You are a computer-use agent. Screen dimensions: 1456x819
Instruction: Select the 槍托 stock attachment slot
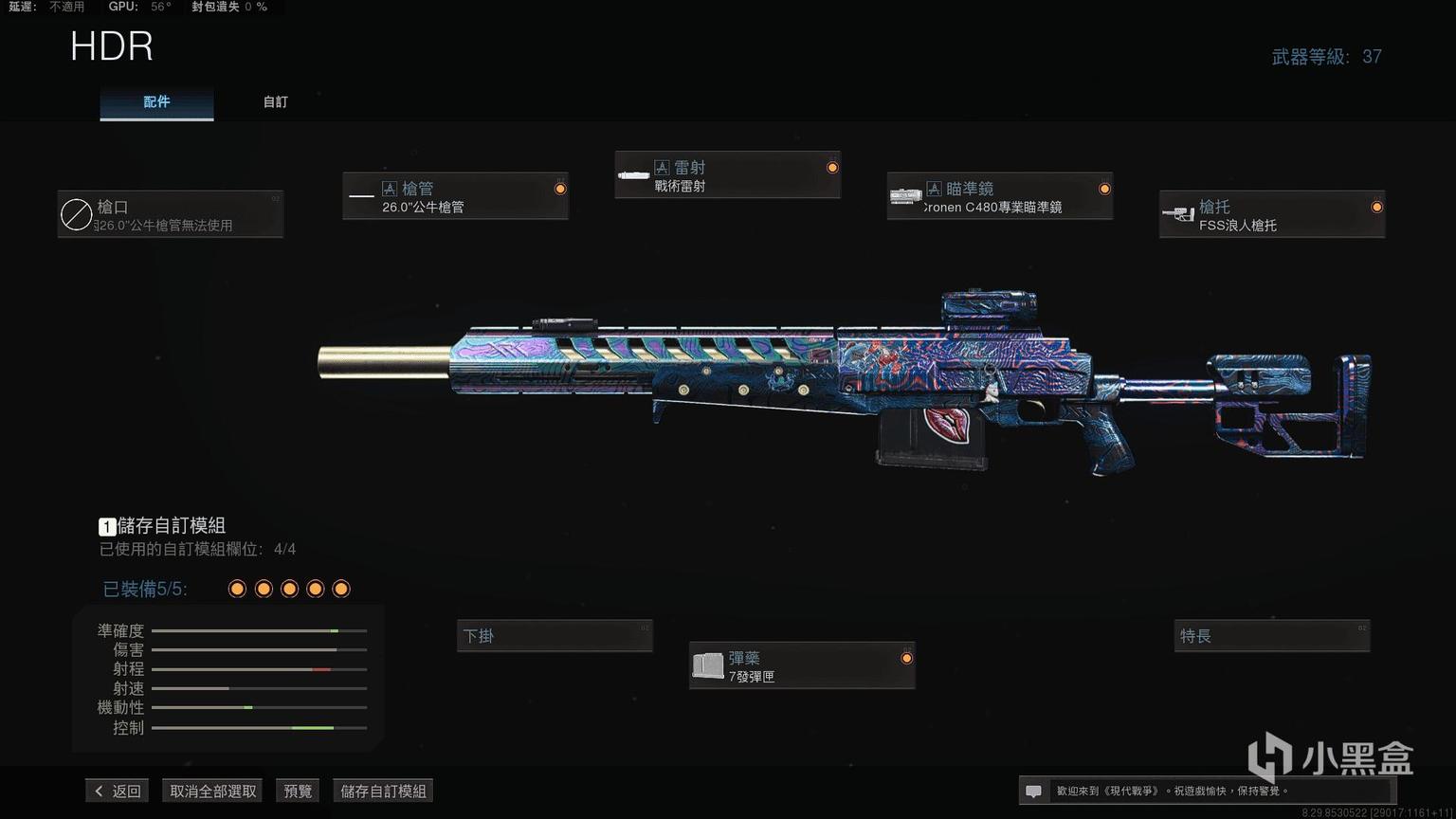pyautogui.click(x=1271, y=214)
